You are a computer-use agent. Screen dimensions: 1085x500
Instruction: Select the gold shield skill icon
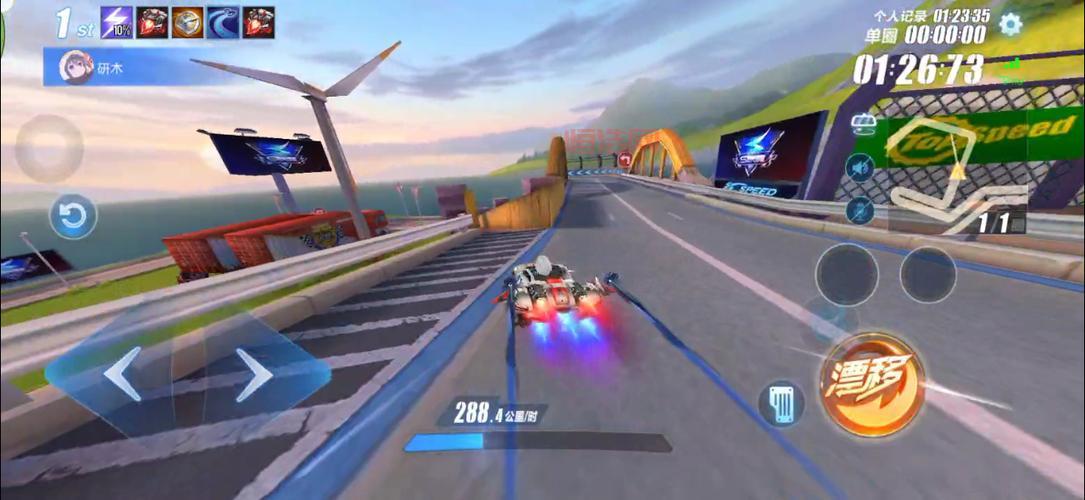click(187, 22)
